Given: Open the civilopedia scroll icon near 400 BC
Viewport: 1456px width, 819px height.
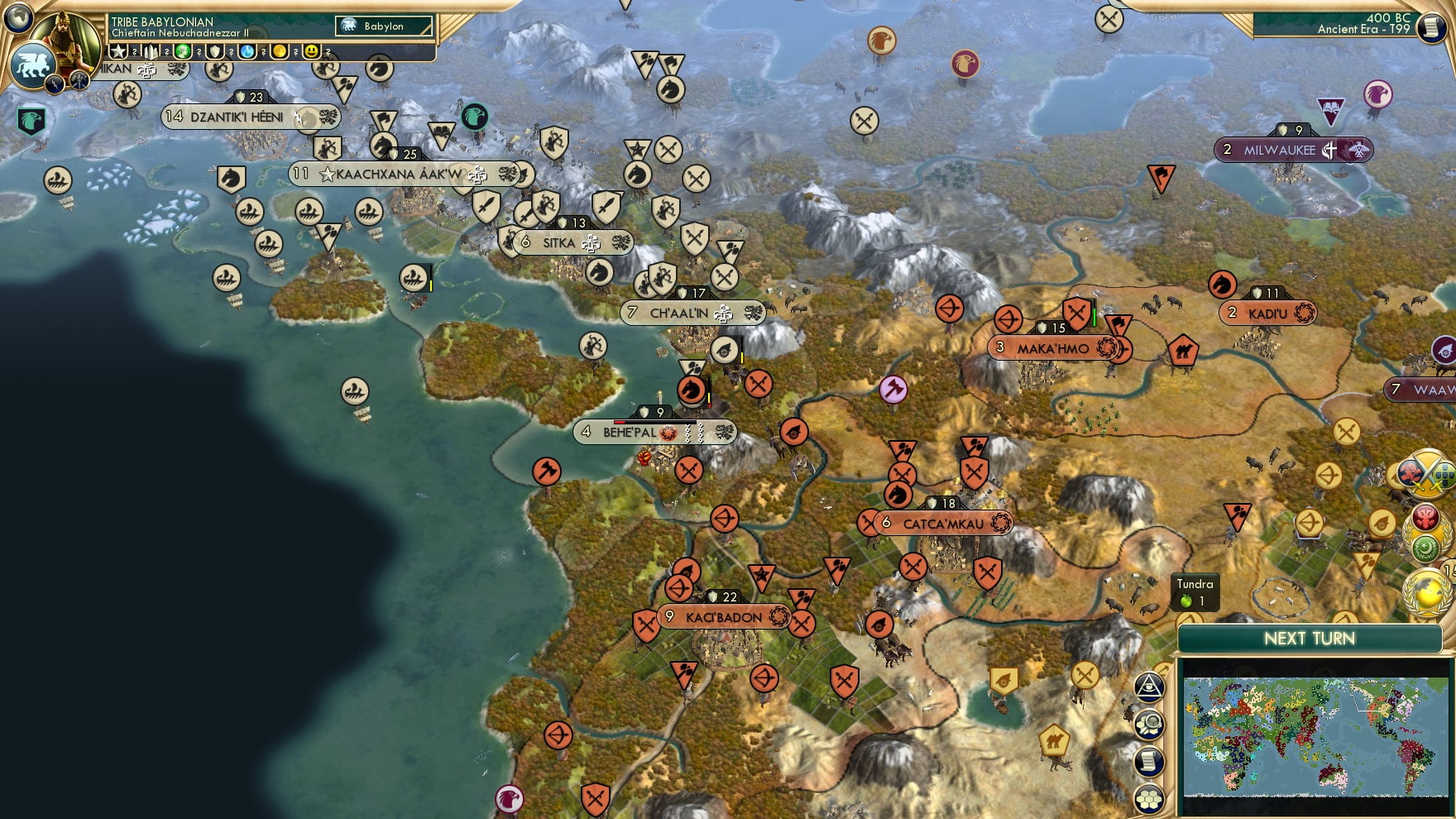Looking at the screenshot, I should click(x=1430, y=29).
